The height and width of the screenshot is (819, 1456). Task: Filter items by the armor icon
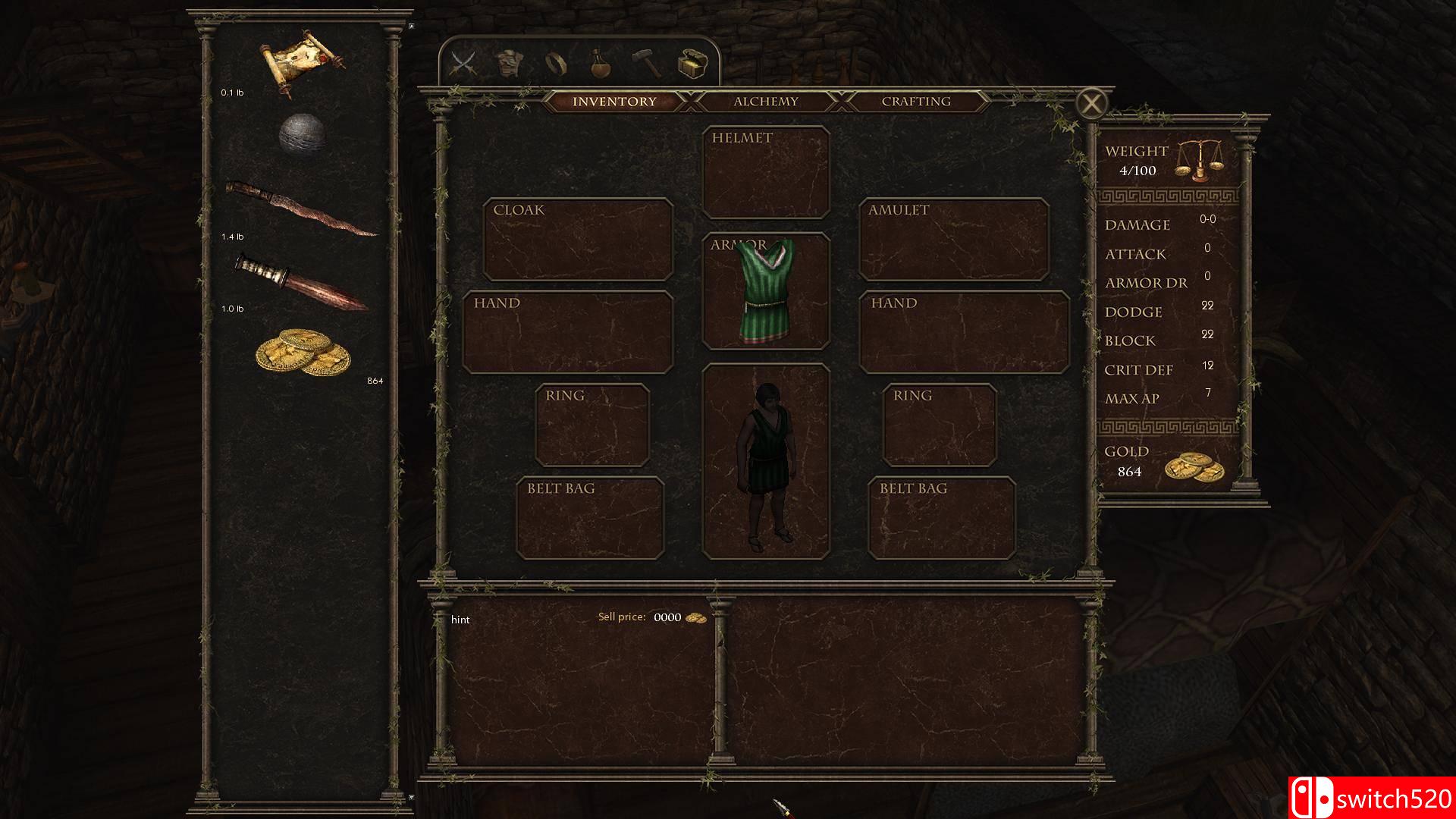point(511,63)
